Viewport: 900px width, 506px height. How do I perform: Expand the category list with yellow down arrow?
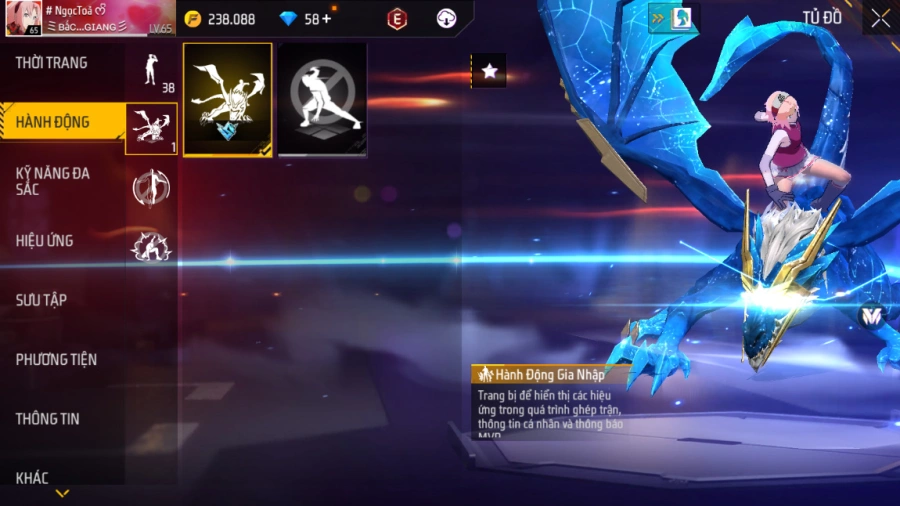(x=62, y=493)
